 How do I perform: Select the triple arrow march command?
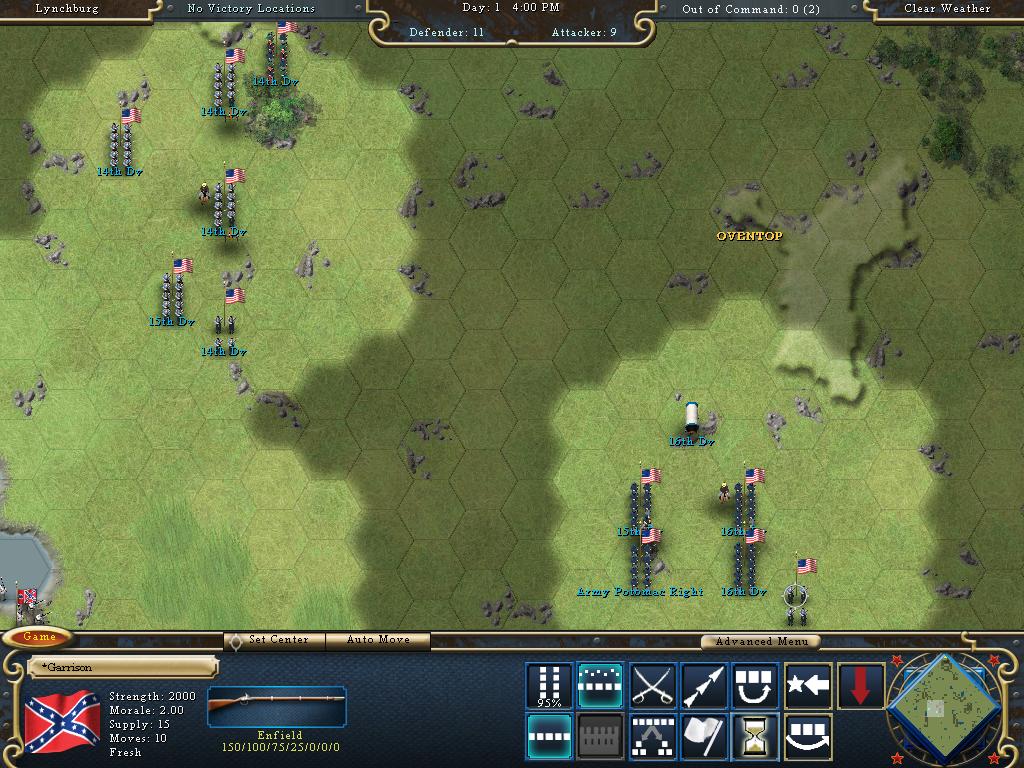(x=704, y=685)
